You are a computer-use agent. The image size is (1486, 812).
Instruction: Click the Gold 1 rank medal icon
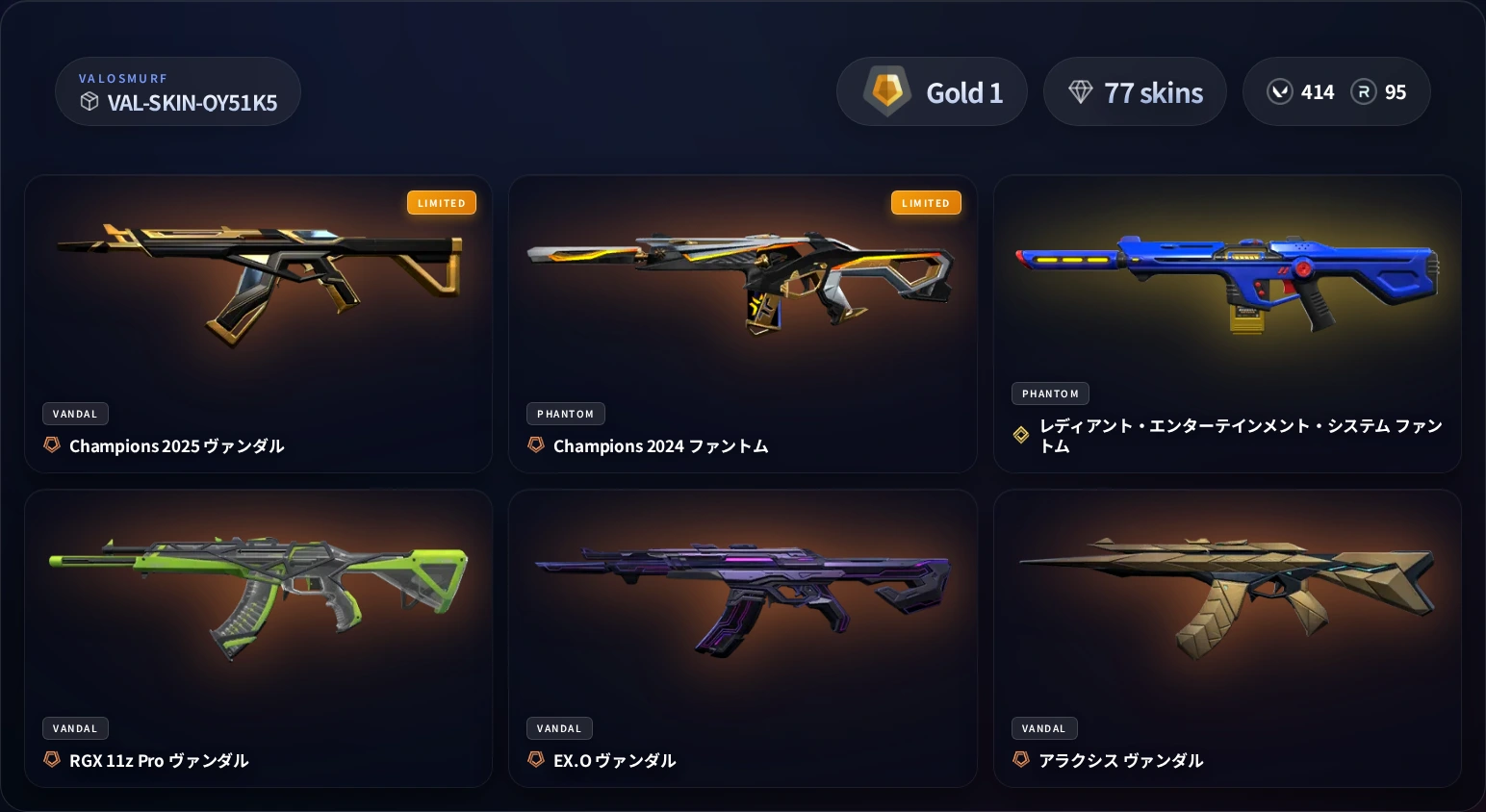pyautogui.click(x=885, y=91)
